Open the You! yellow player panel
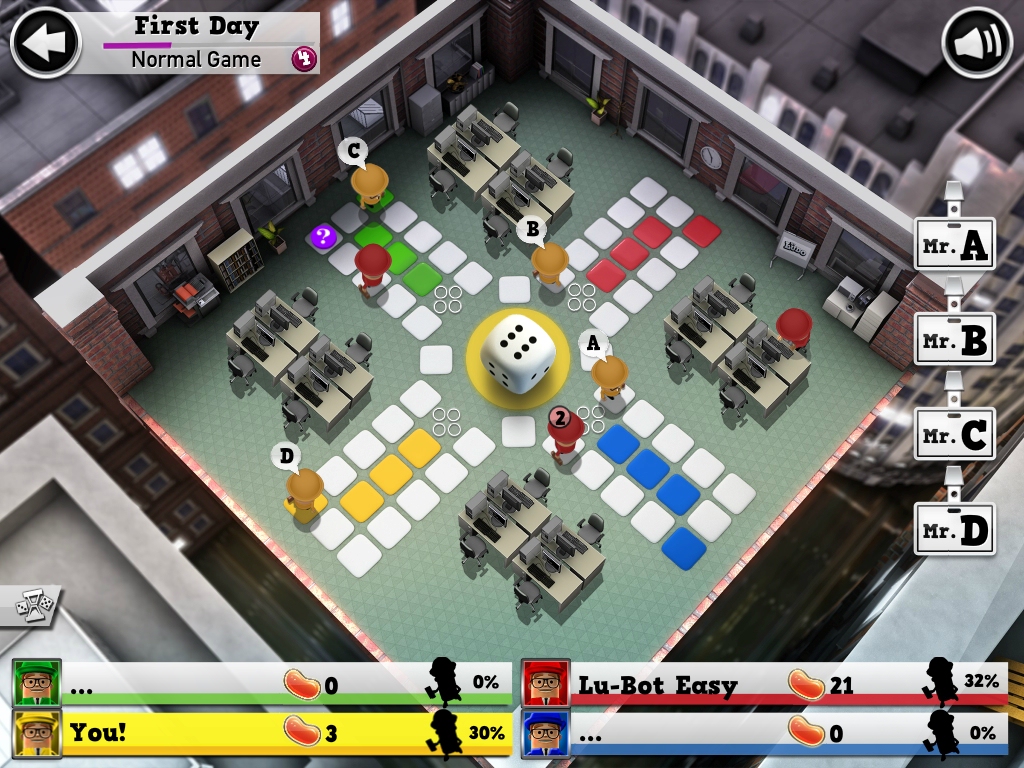The width and height of the screenshot is (1024, 768). [x=262, y=732]
